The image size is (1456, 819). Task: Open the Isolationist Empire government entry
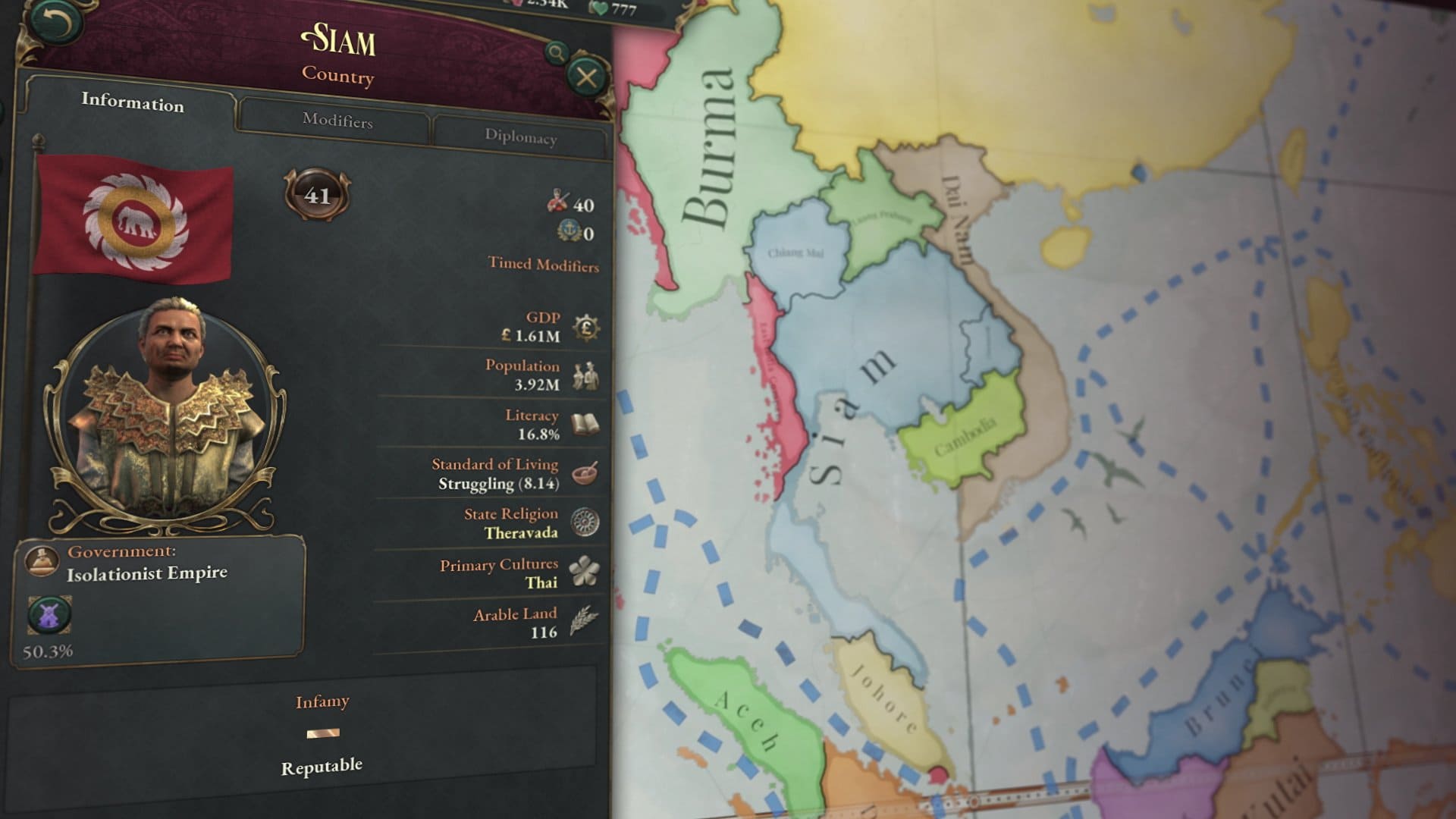tap(146, 573)
